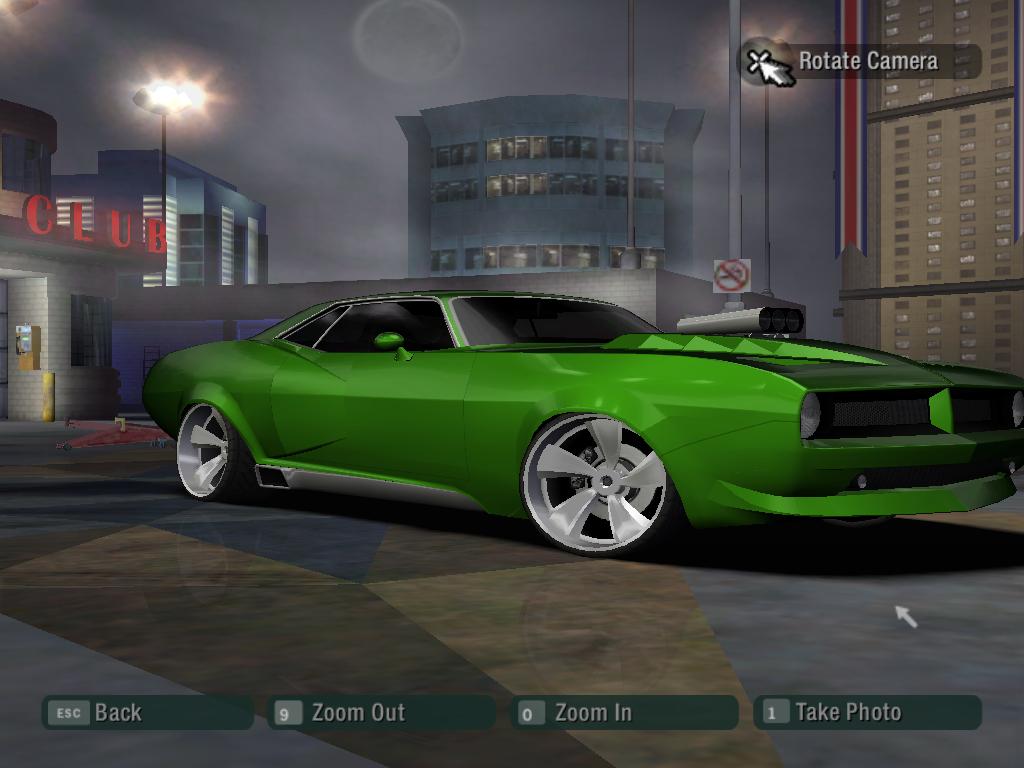Screen dimensions: 1024x768
Task: Take Photo of the green car
Action: pos(867,713)
